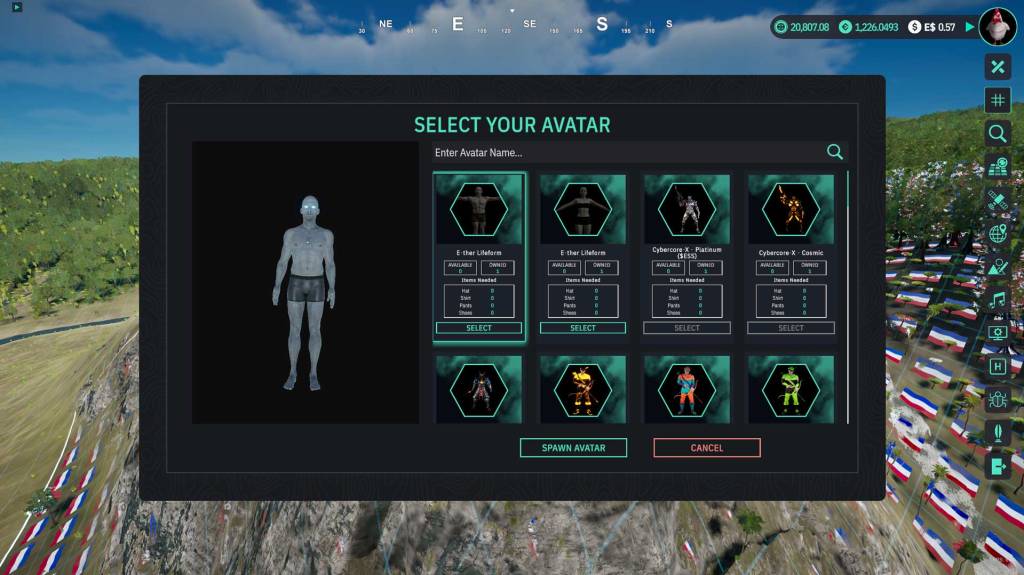Click the small icon in top-left corner
Screen dimensions: 1024x575
click(17, 7)
